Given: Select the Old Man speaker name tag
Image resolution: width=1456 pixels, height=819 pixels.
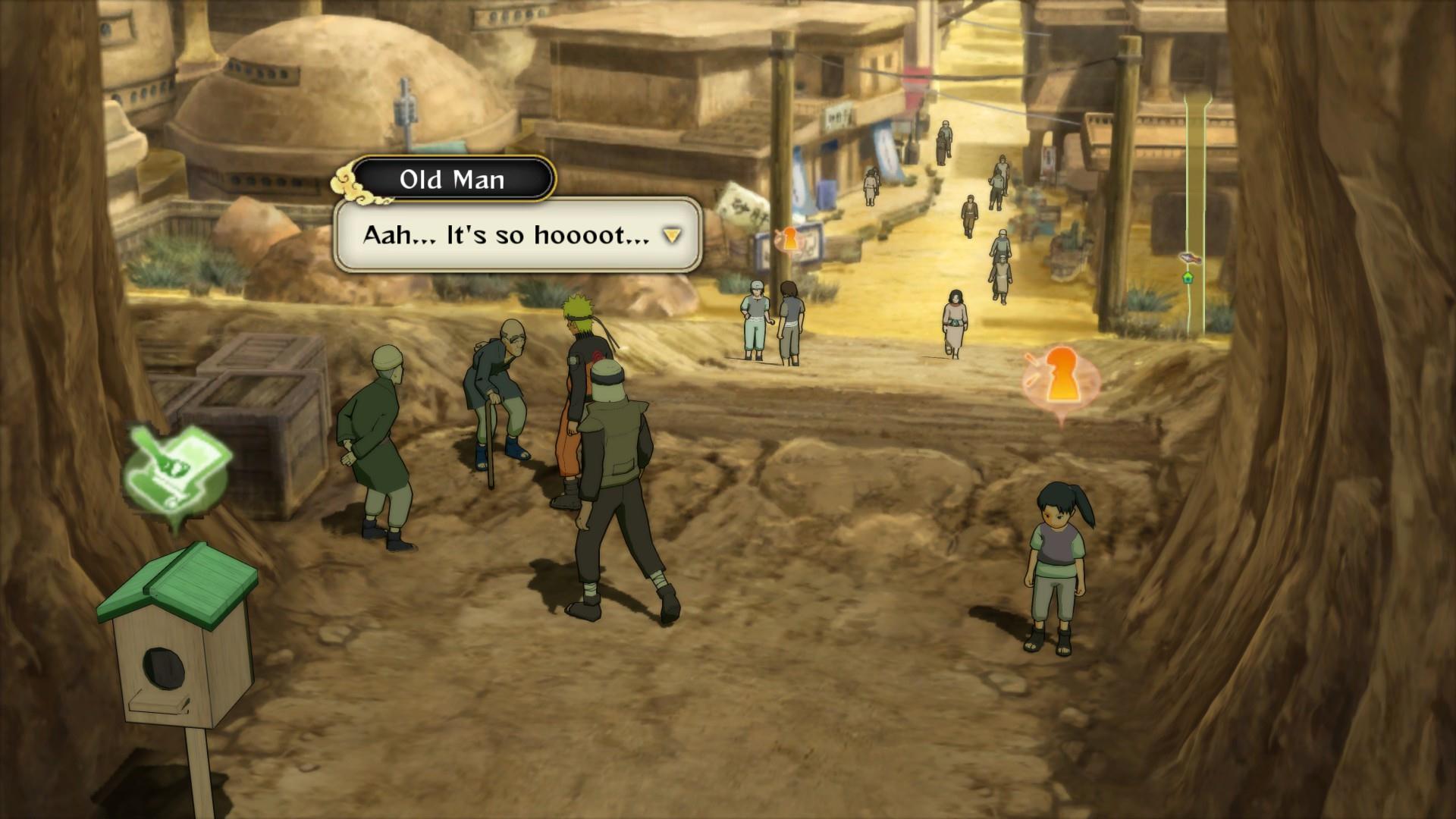Looking at the screenshot, I should [x=453, y=180].
